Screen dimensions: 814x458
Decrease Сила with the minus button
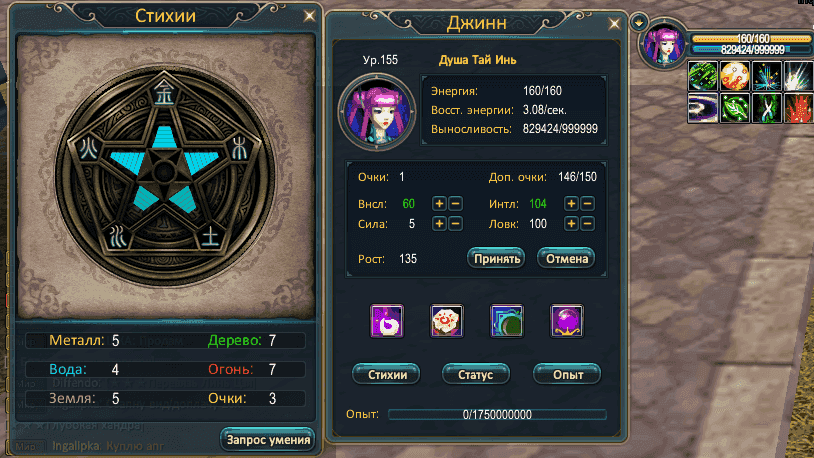(455, 224)
